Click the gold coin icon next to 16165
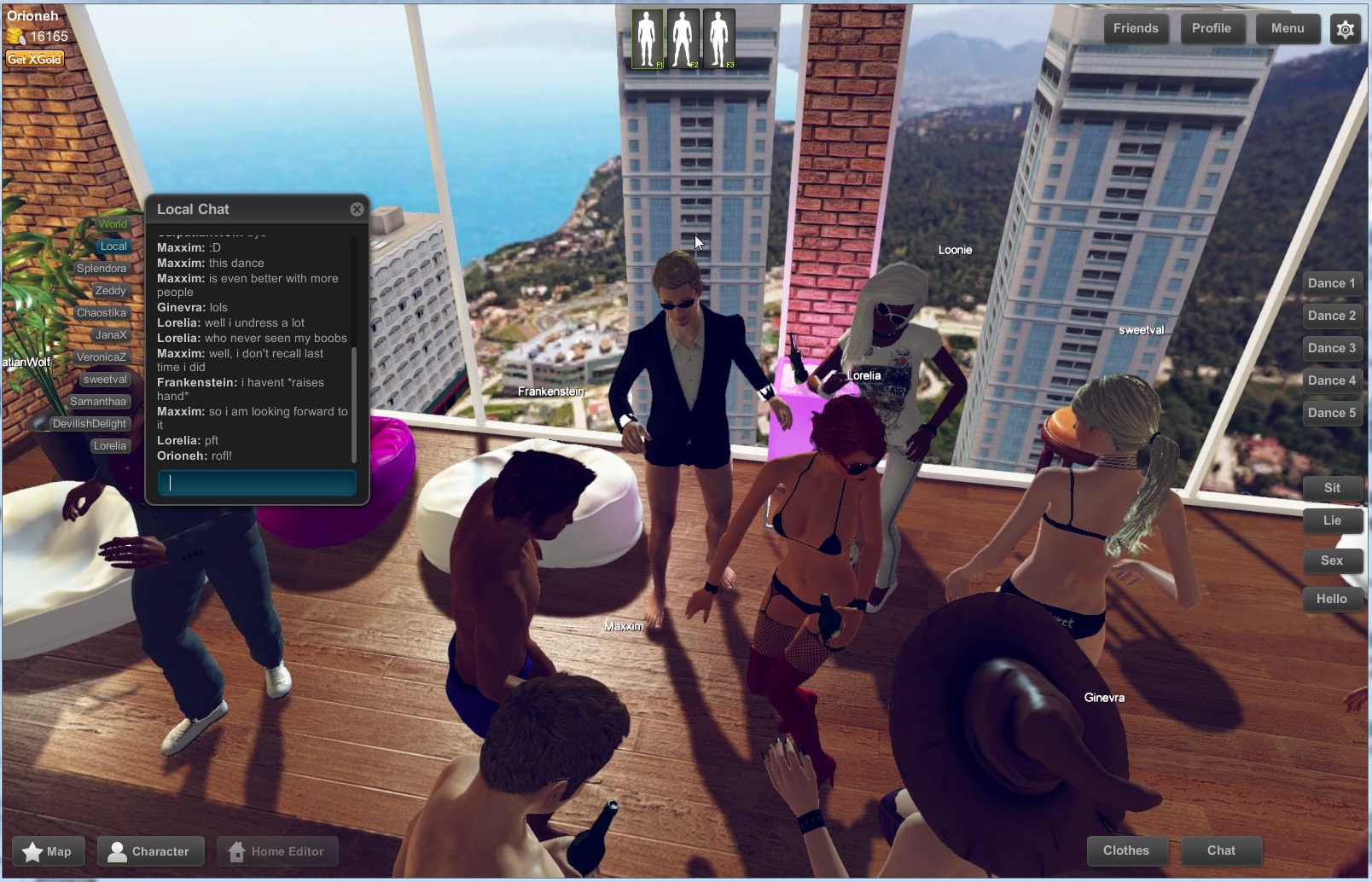The width and height of the screenshot is (1372, 882). (15, 36)
